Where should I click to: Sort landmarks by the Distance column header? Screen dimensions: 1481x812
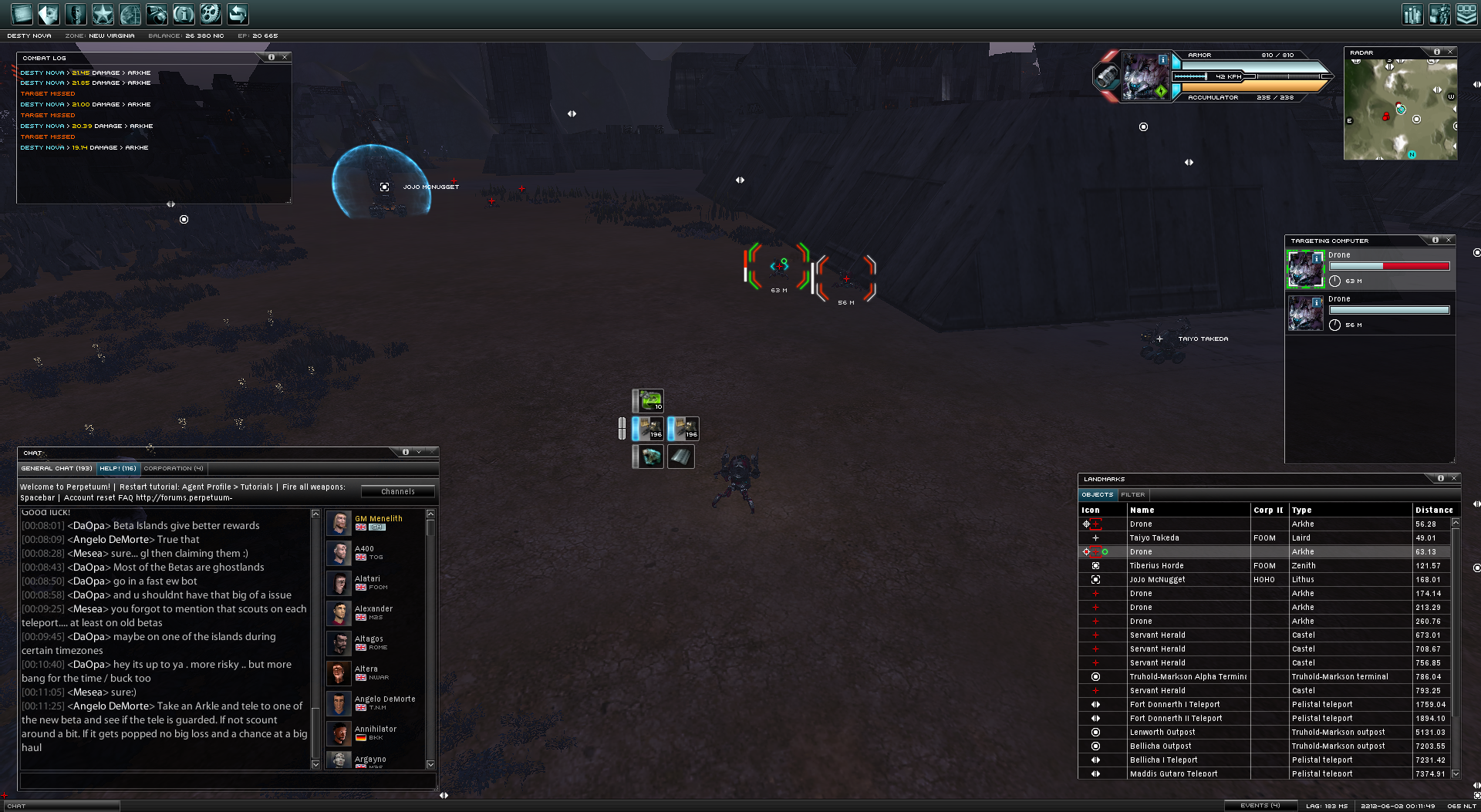point(1433,510)
